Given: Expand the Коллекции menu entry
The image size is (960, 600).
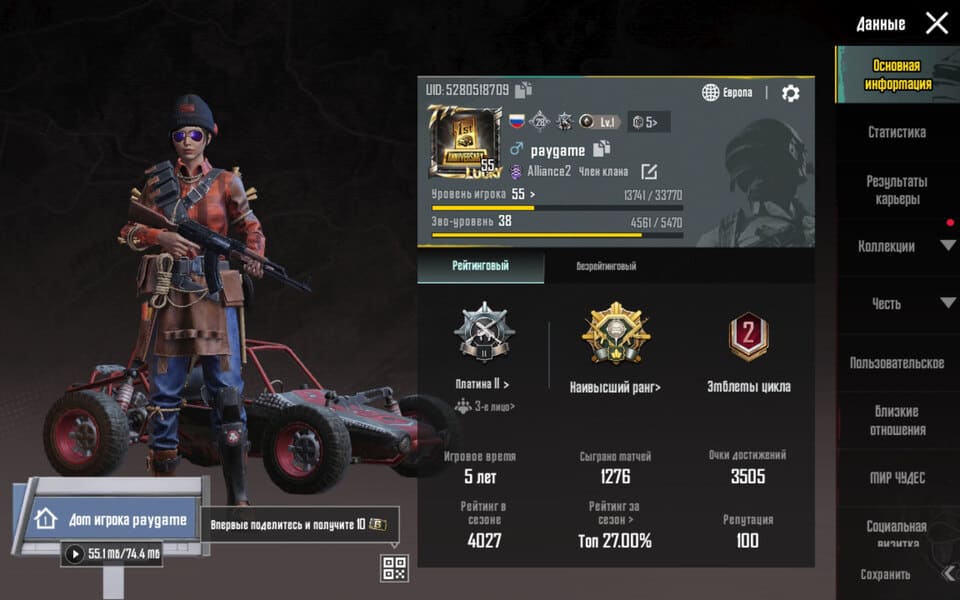Looking at the screenshot, I should click(896, 246).
